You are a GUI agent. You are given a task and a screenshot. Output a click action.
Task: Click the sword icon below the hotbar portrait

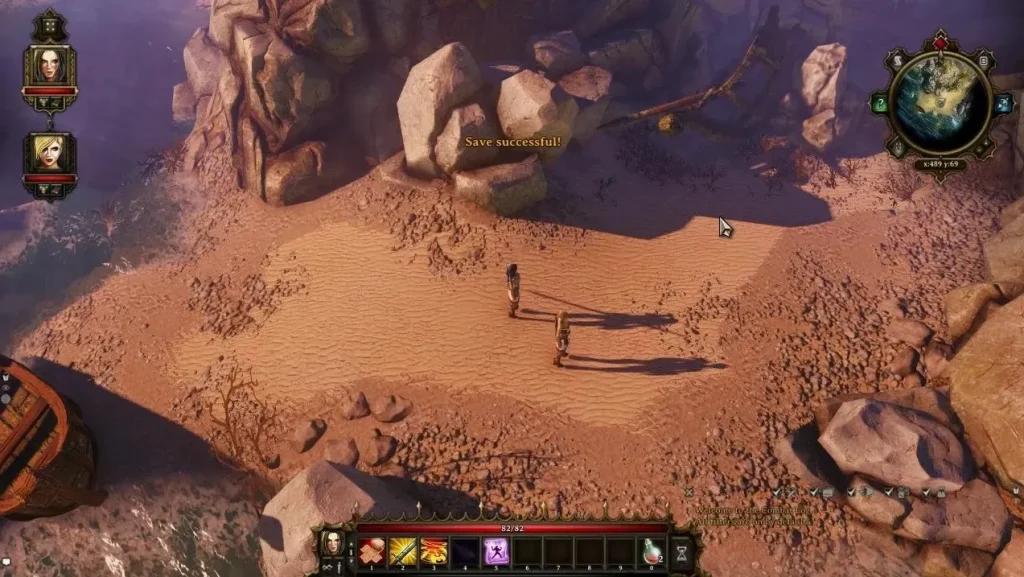[337, 568]
